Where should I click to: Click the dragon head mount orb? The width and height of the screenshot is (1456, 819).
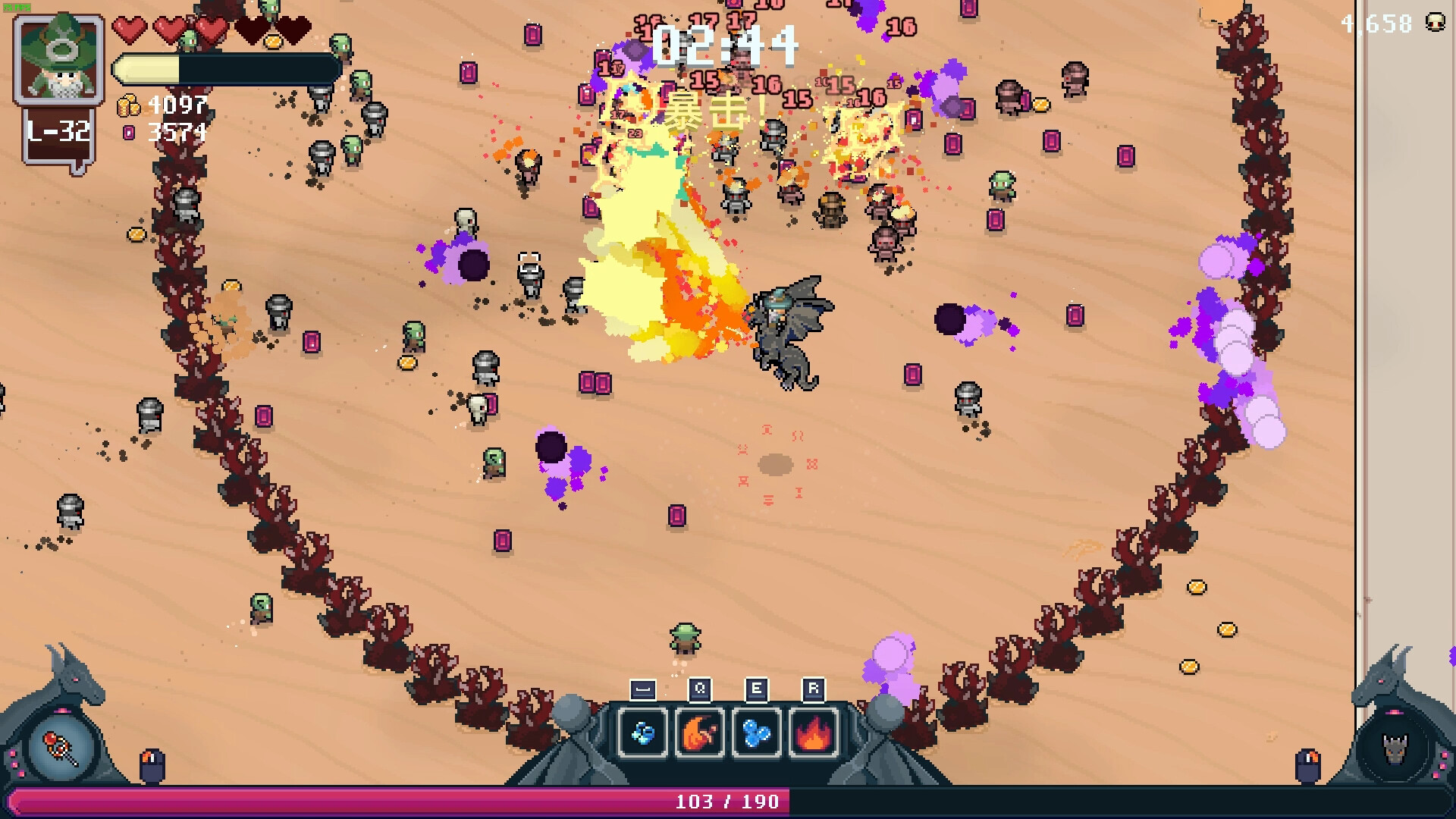pos(1393,748)
